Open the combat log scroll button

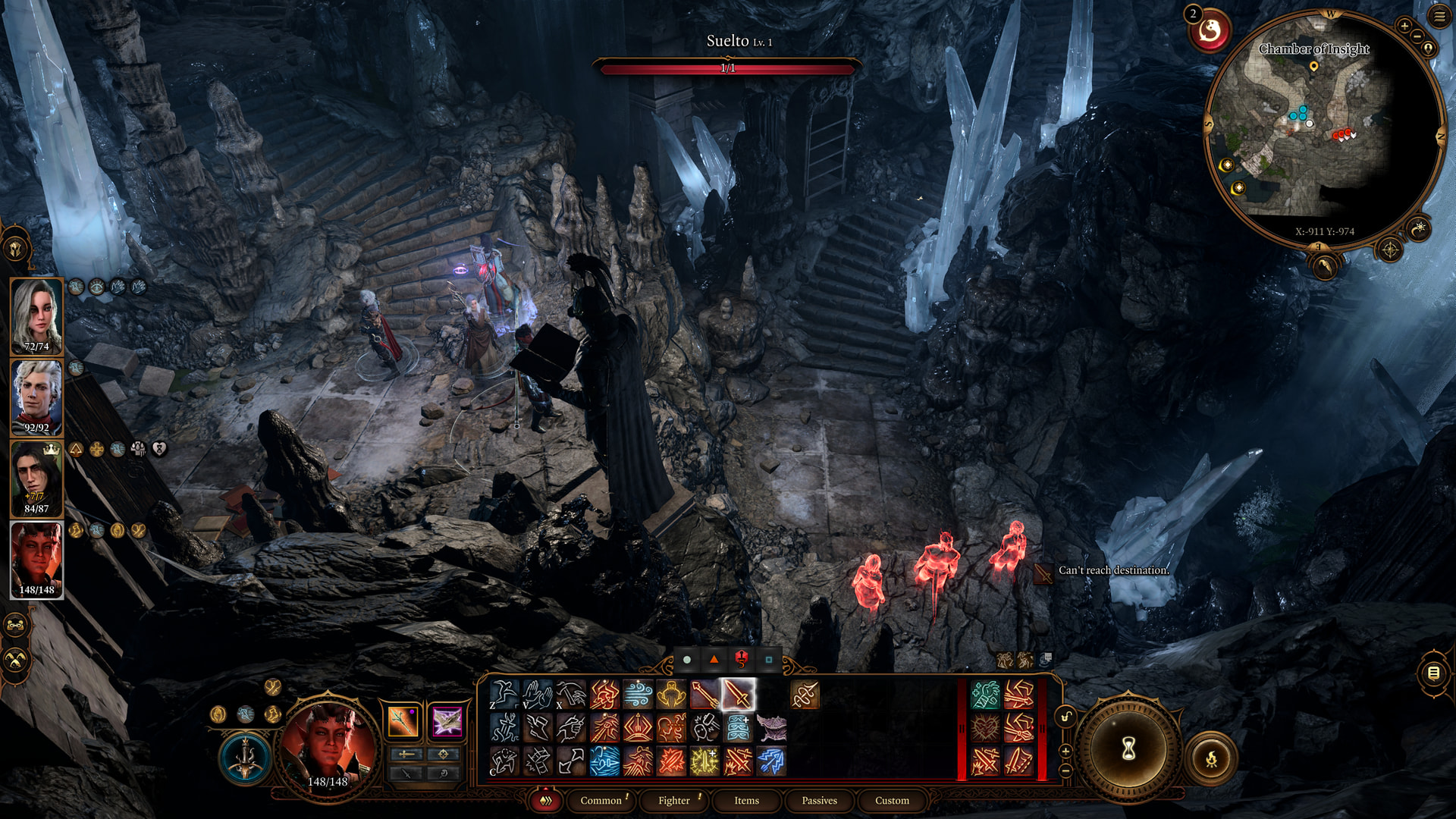(1432, 673)
